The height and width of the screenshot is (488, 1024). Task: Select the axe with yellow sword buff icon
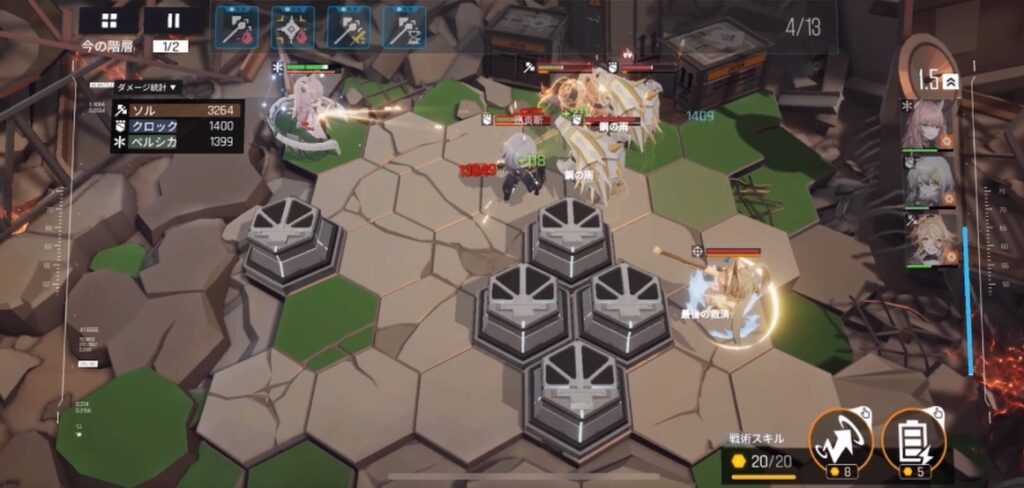(348, 26)
